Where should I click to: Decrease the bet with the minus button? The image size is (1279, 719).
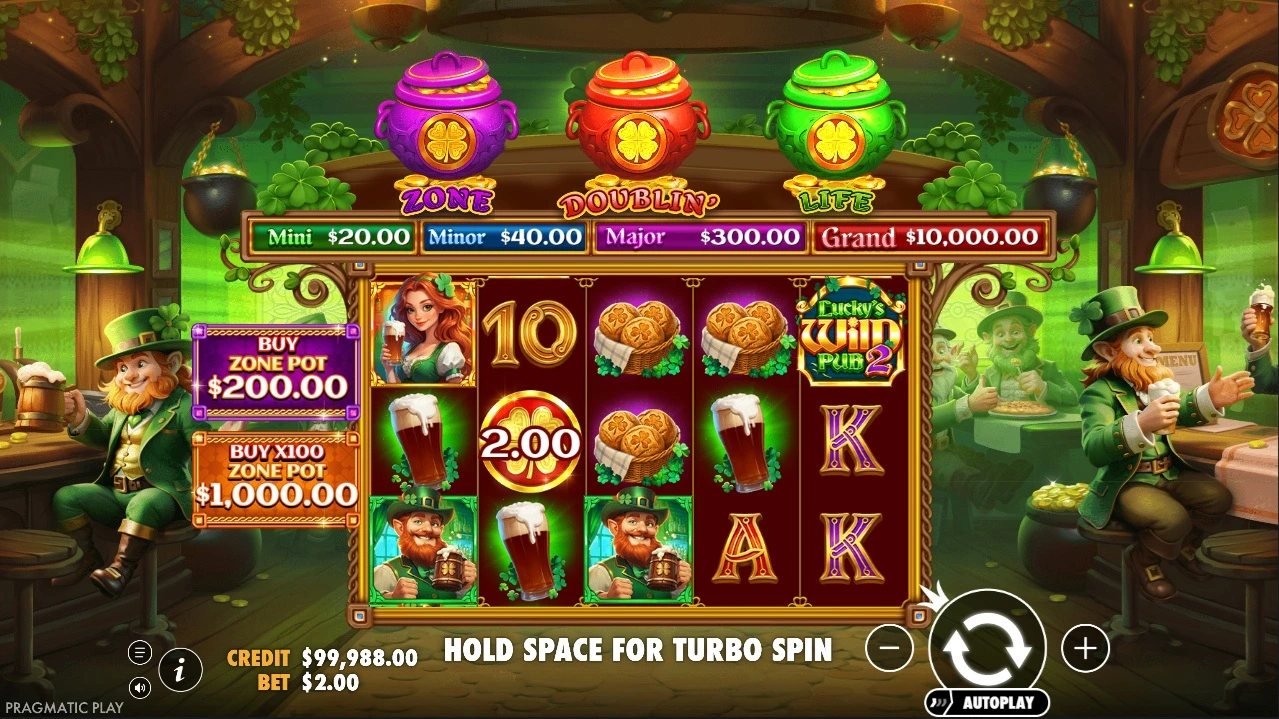coord(889,649)
